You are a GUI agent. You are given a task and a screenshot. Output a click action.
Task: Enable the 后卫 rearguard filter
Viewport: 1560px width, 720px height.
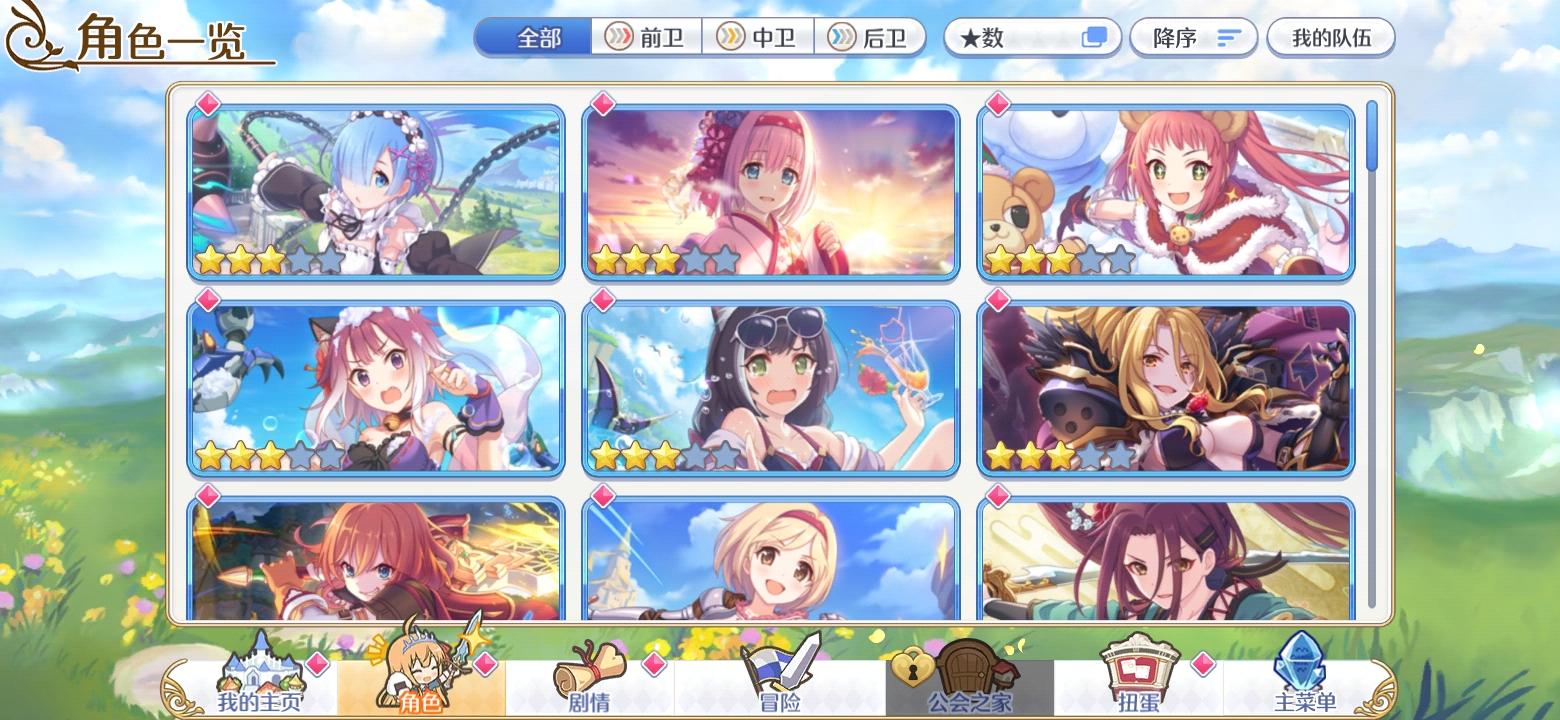870,37
